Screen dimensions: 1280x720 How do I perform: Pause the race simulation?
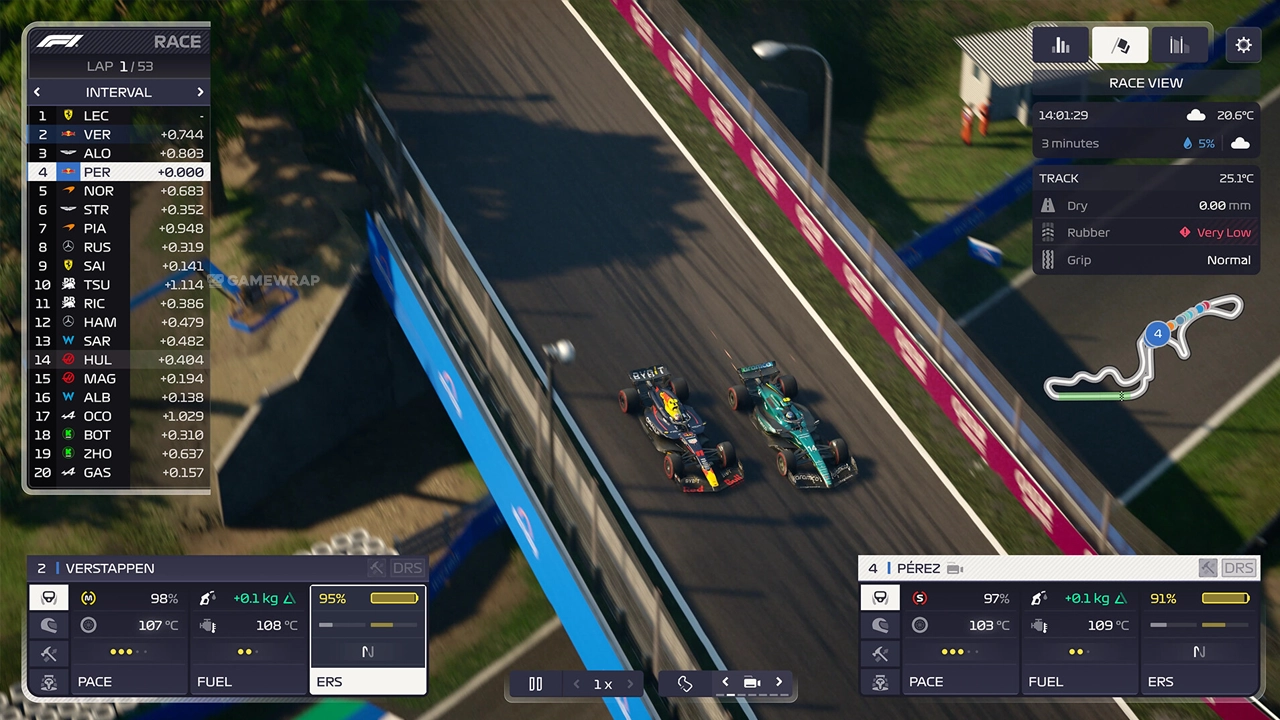point(535,684)
